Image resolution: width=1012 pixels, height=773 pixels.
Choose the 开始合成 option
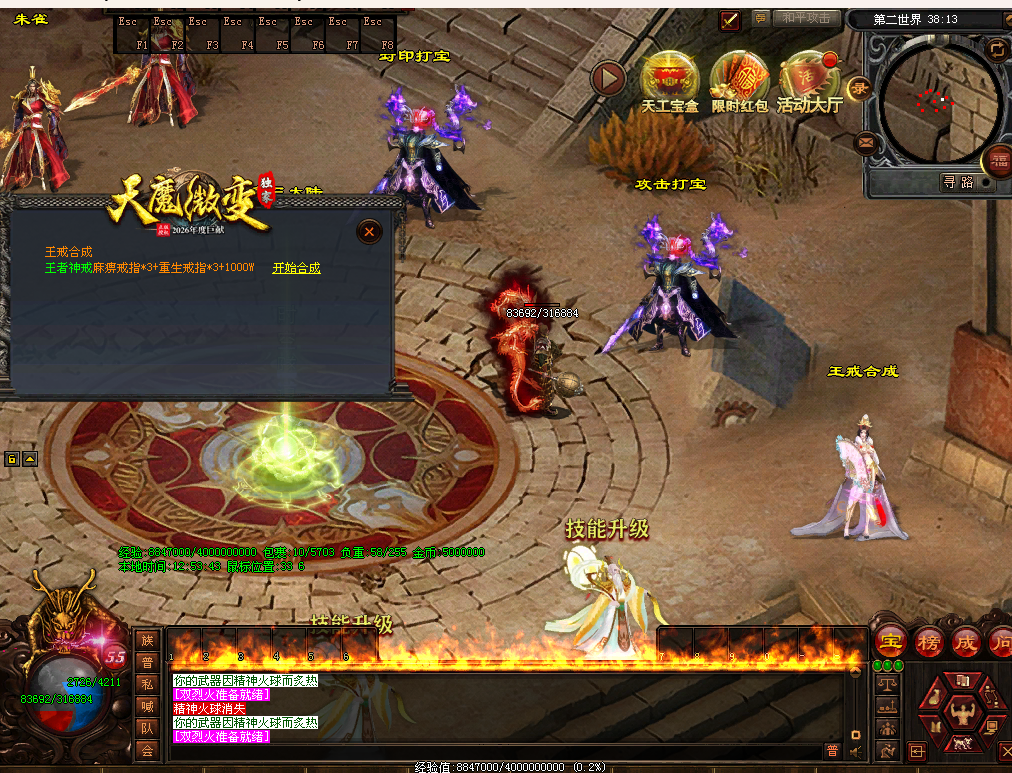coord(297,268)
